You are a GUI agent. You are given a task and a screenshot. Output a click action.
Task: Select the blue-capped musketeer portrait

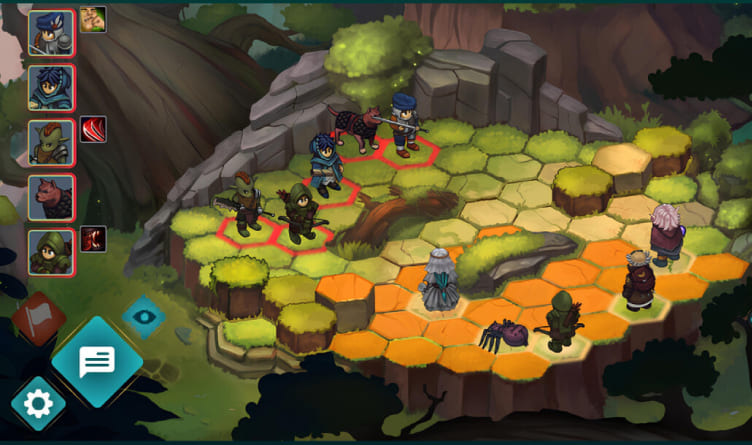point(51,33)
